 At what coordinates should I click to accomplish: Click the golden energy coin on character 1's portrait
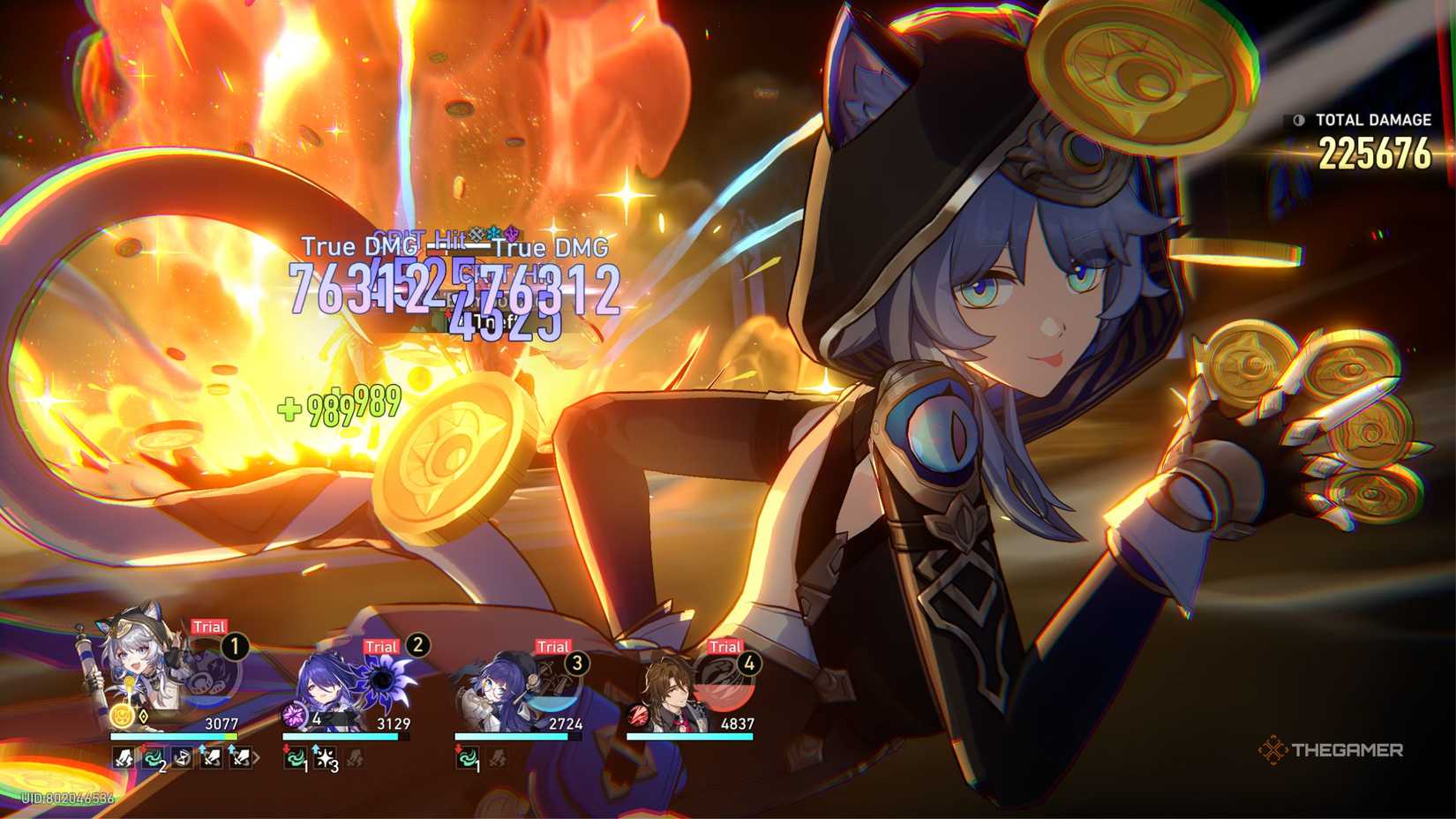coord(122,715)
